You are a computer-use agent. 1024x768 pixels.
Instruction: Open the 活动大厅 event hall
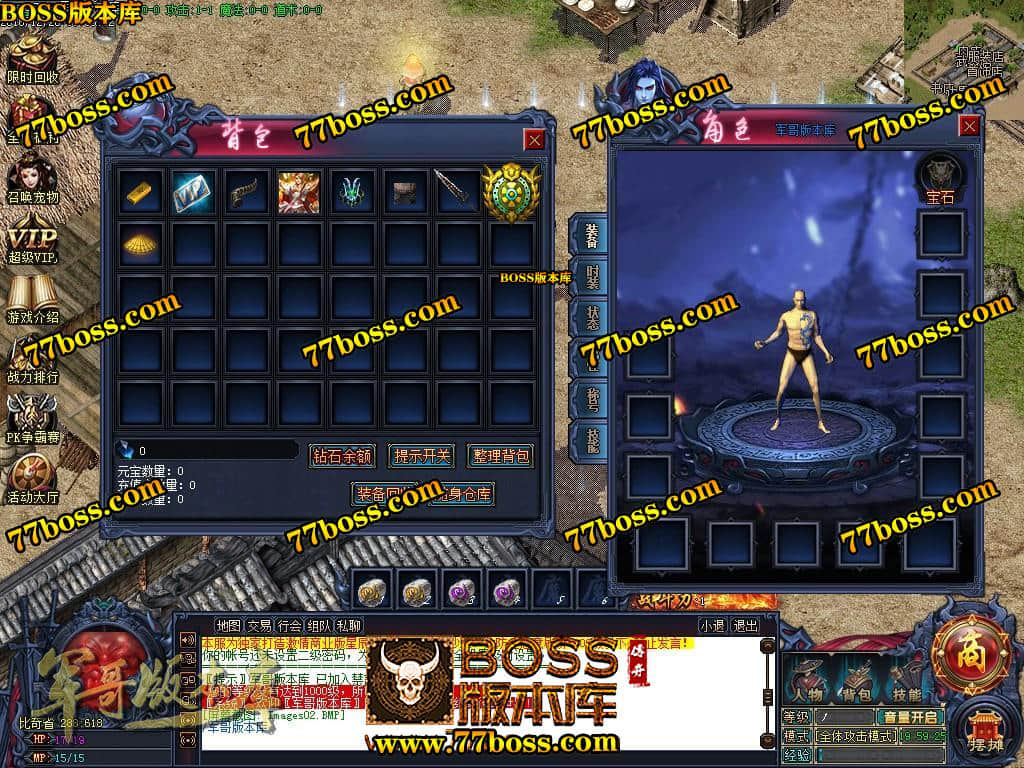coord(33,478)
